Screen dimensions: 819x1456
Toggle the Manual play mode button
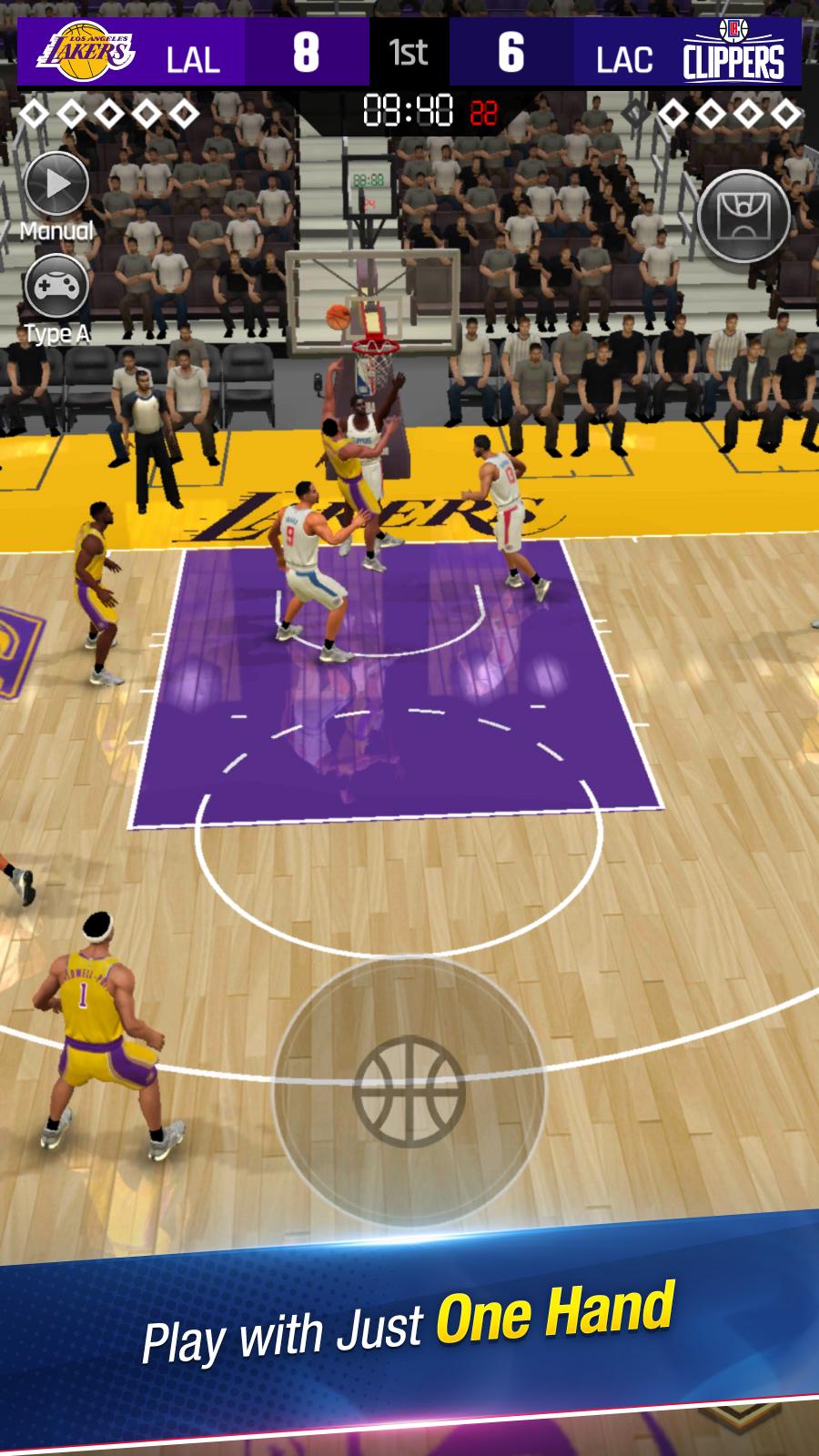[56, 185]
